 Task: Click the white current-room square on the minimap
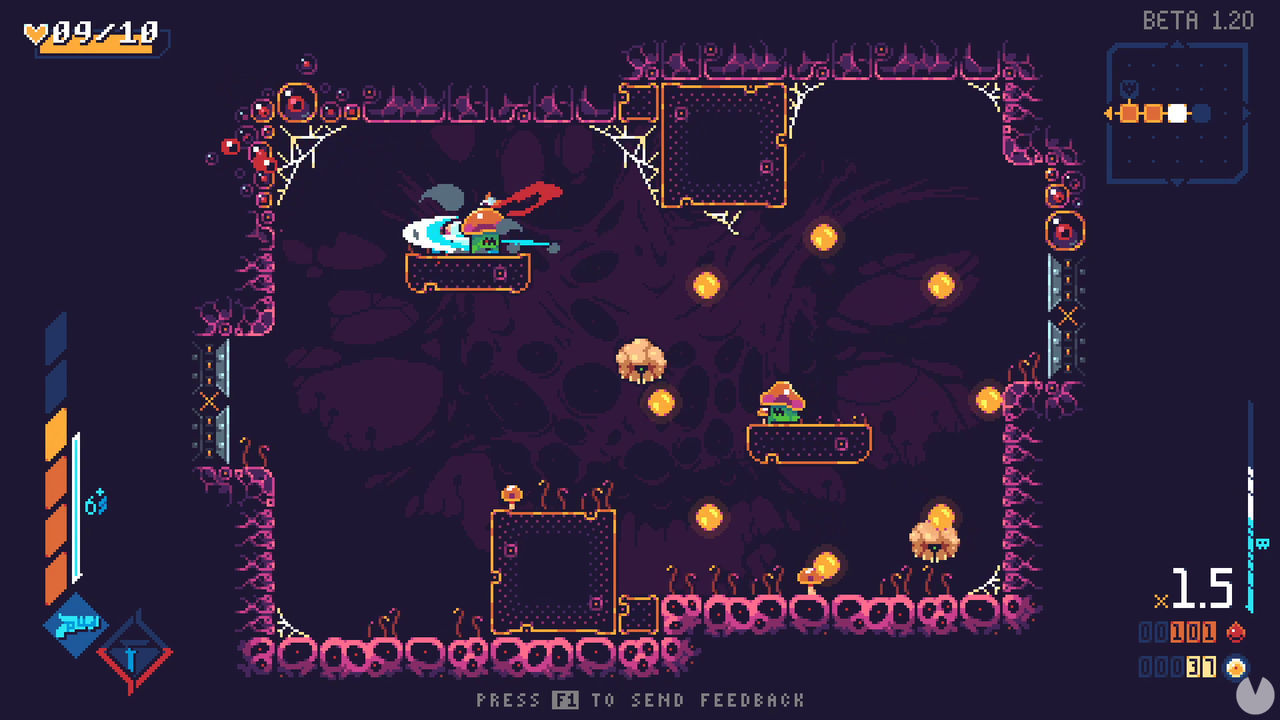(x=1177, y=113)
